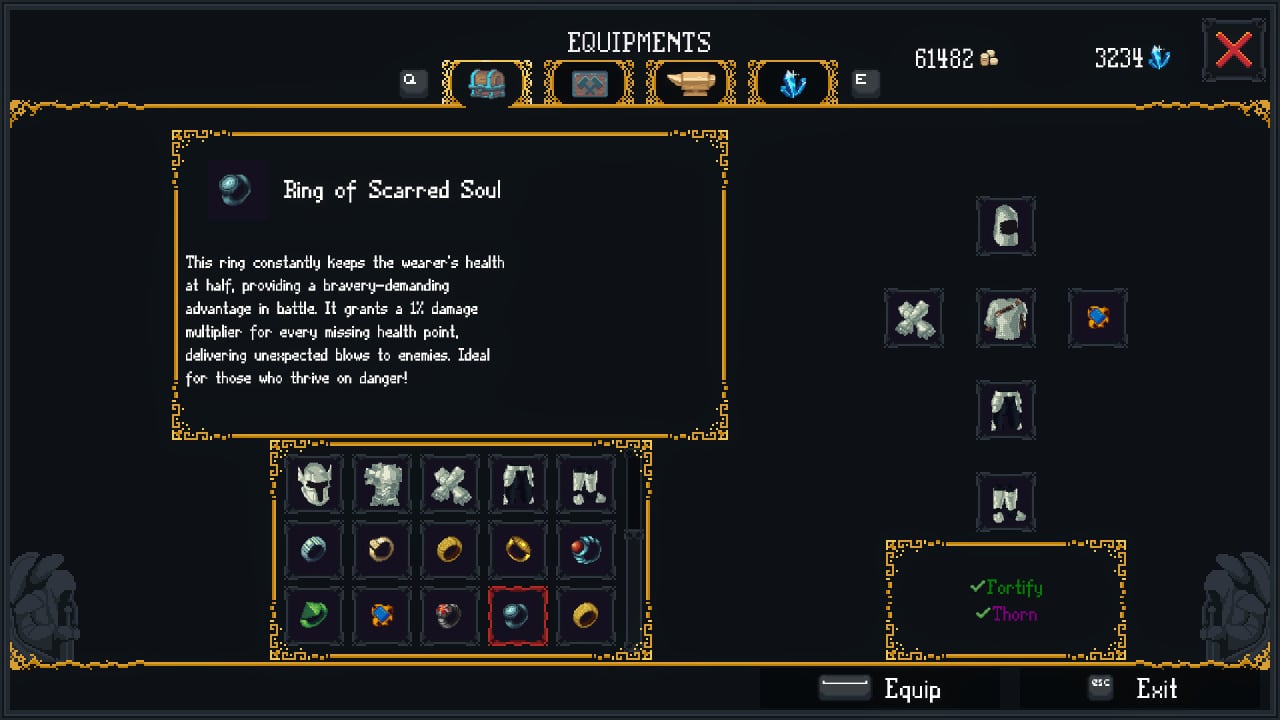The height and width of the screenshot is (720, 1280).
Task: Open the blue crystal tab
Action: click(x=793, y=83)
